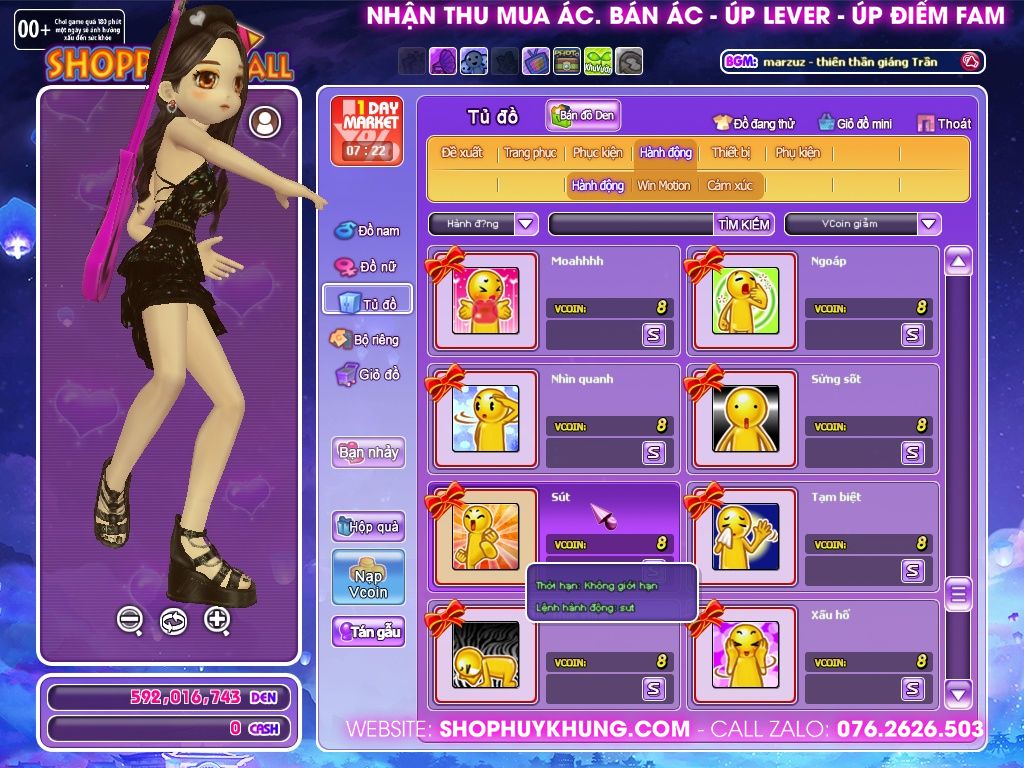Select the Phụ kiện tab

click(x=797, y=153)
